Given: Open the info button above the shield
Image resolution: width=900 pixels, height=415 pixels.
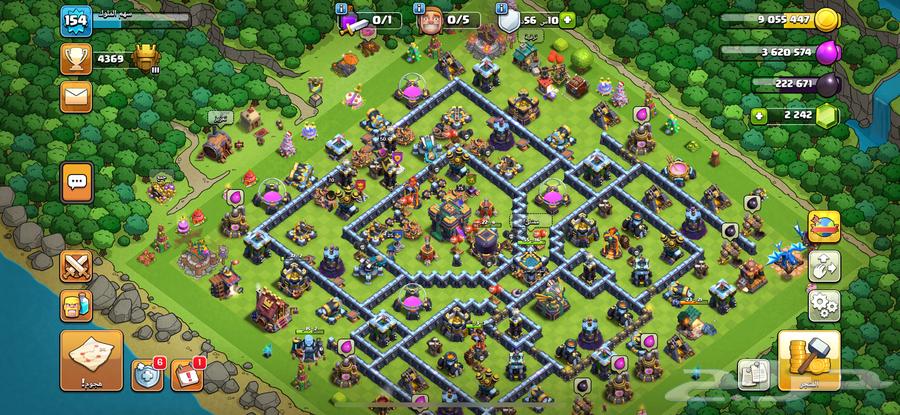Looking at the screenshot, I should tap(502, 5).
